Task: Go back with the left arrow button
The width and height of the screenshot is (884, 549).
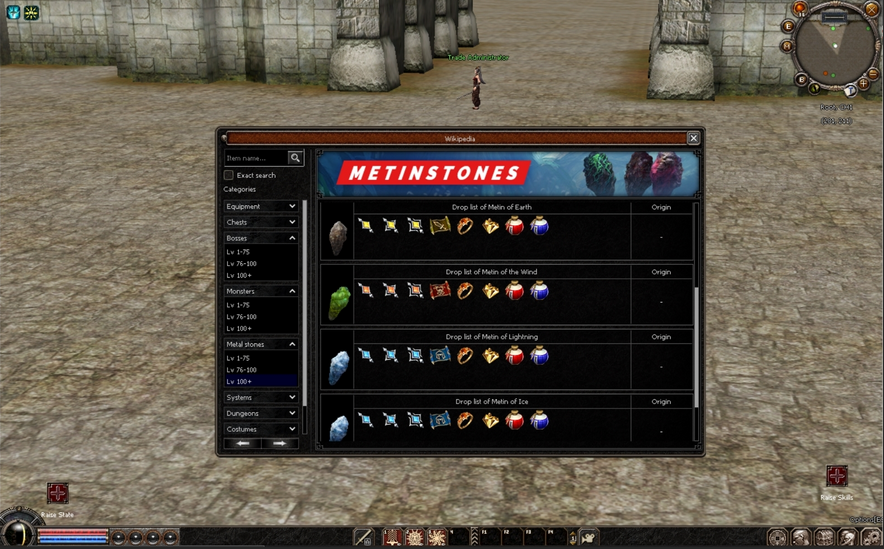Action: click(242, 443)
